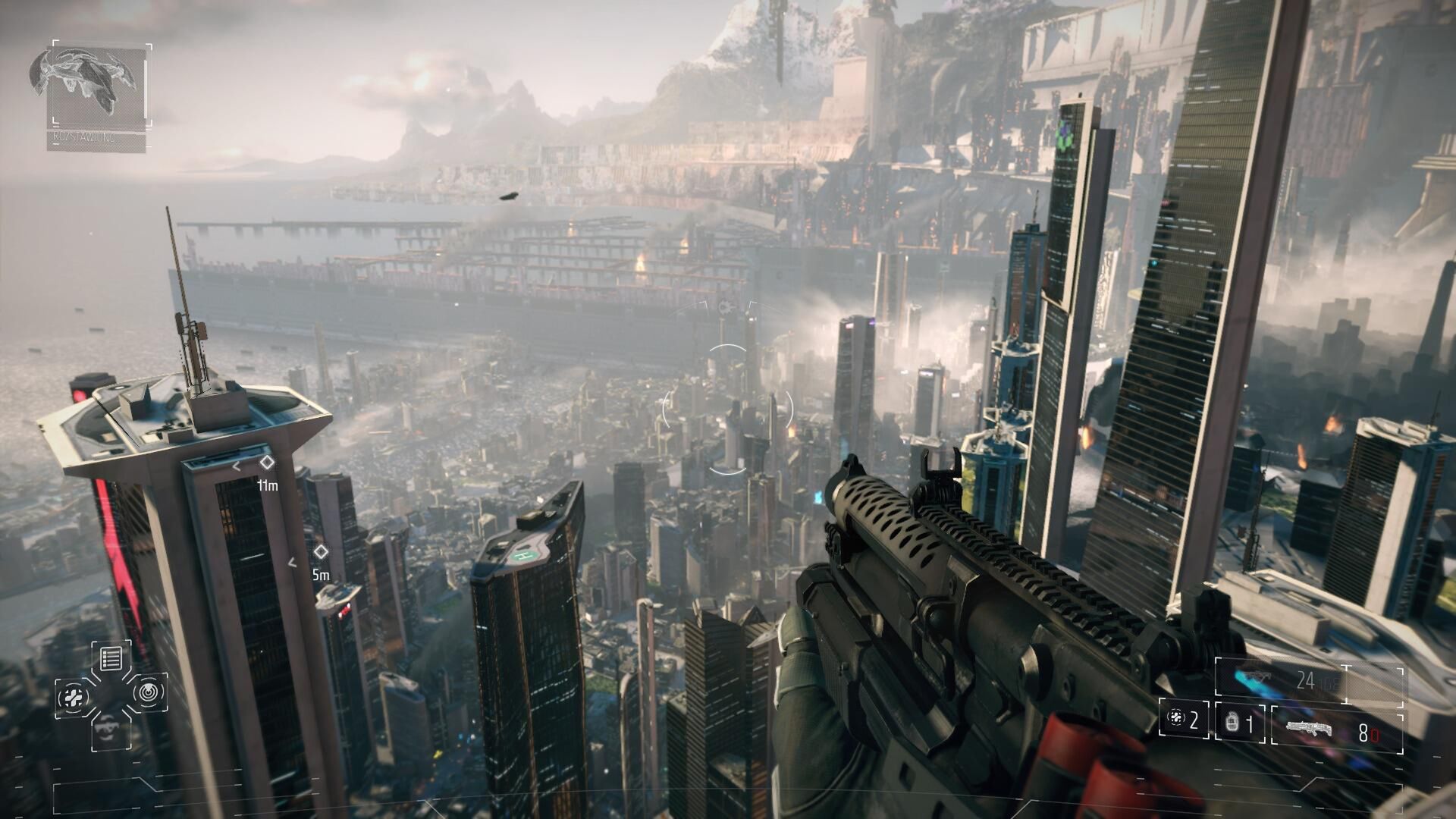Open the OWL ability selector cross widget
This screenshot has height=819, width=1456.
click(x=112, y=696)
